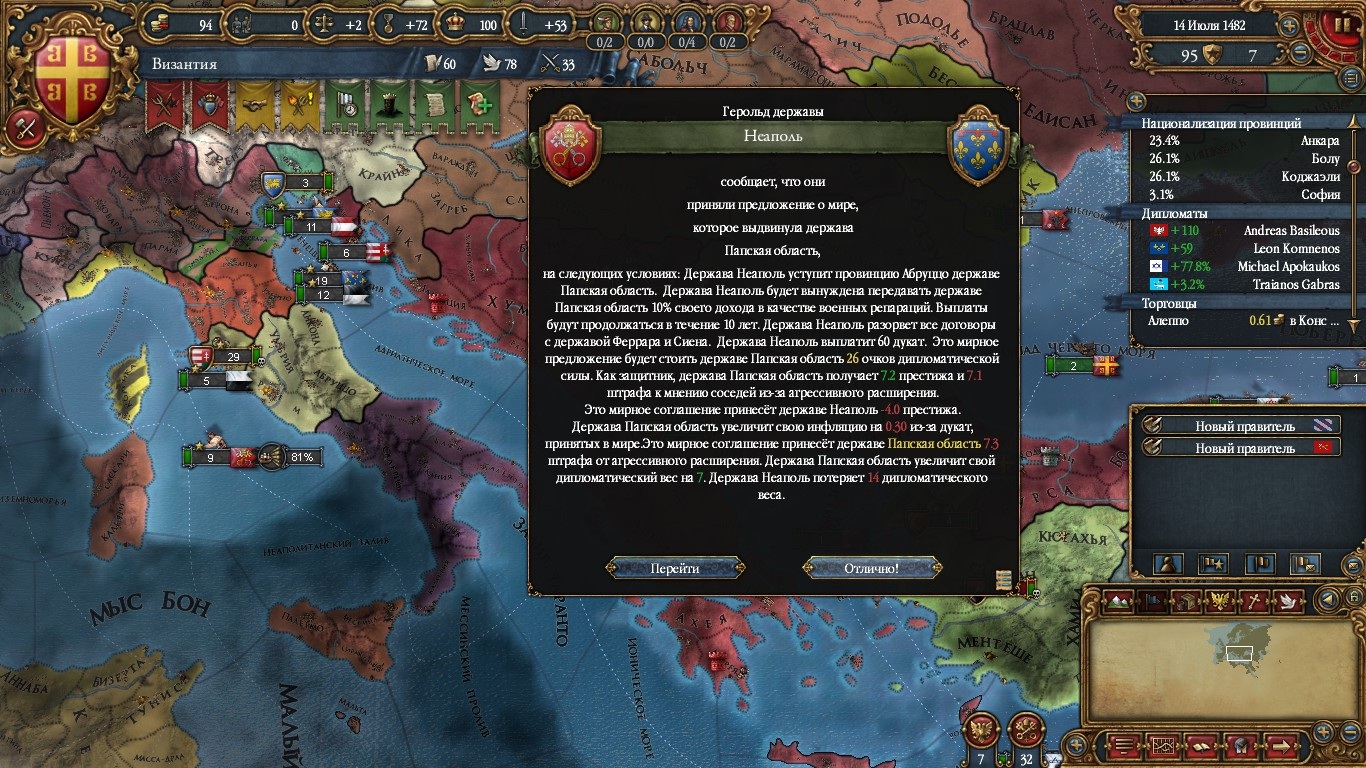
Task: Choose the white dove diplomatic map mode
Action: 1287,601
